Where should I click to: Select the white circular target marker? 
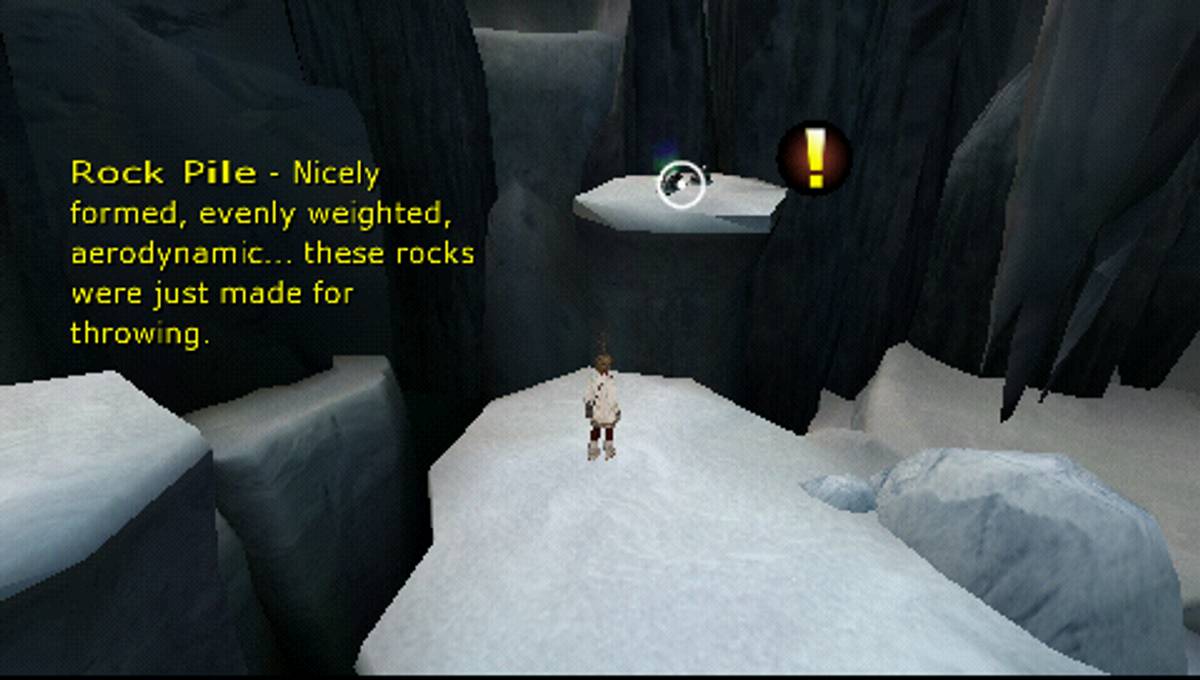point(681,184)
